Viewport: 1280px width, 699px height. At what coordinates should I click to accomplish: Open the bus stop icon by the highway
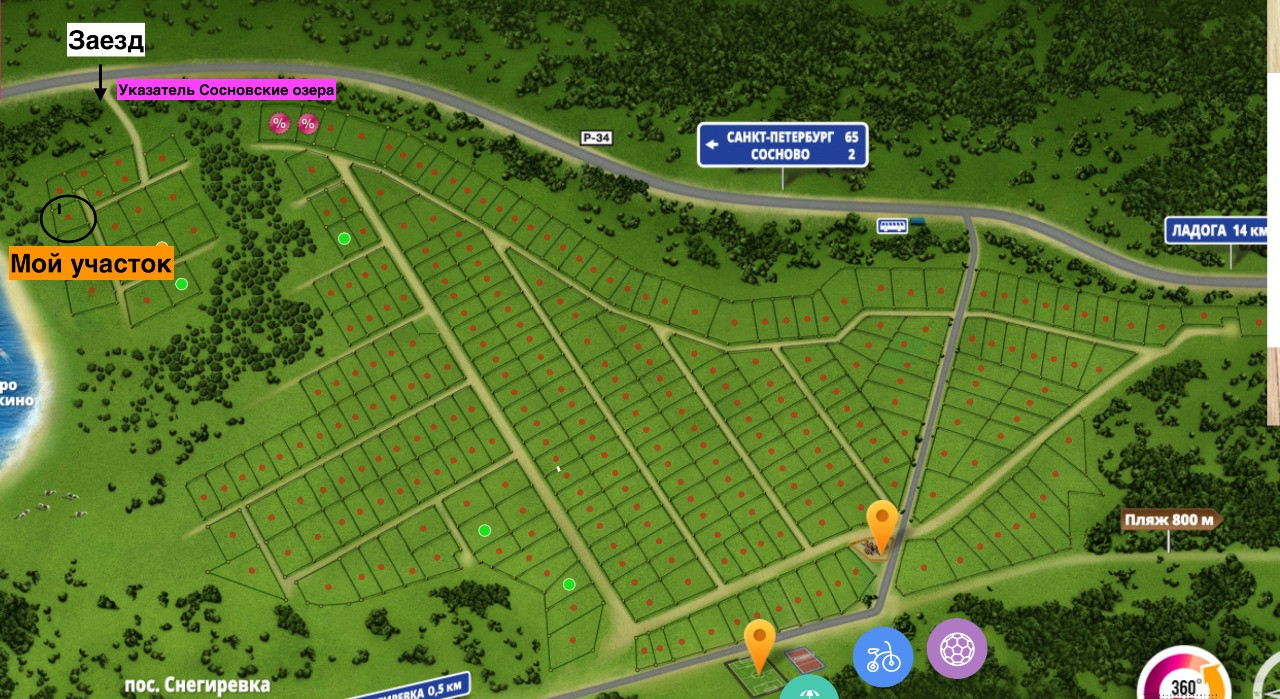[892, 226]
